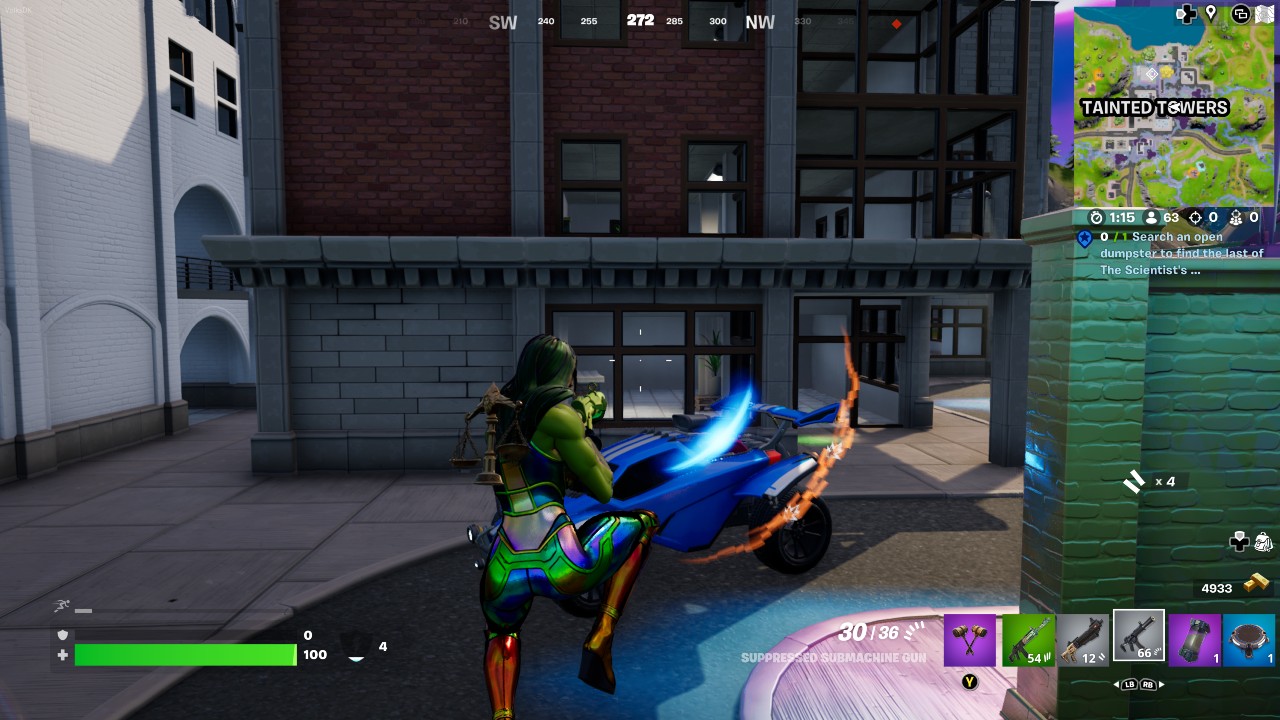Click the RB cycle-right button on the hotbar
1280x720 pixels.
click(1148, 684)
